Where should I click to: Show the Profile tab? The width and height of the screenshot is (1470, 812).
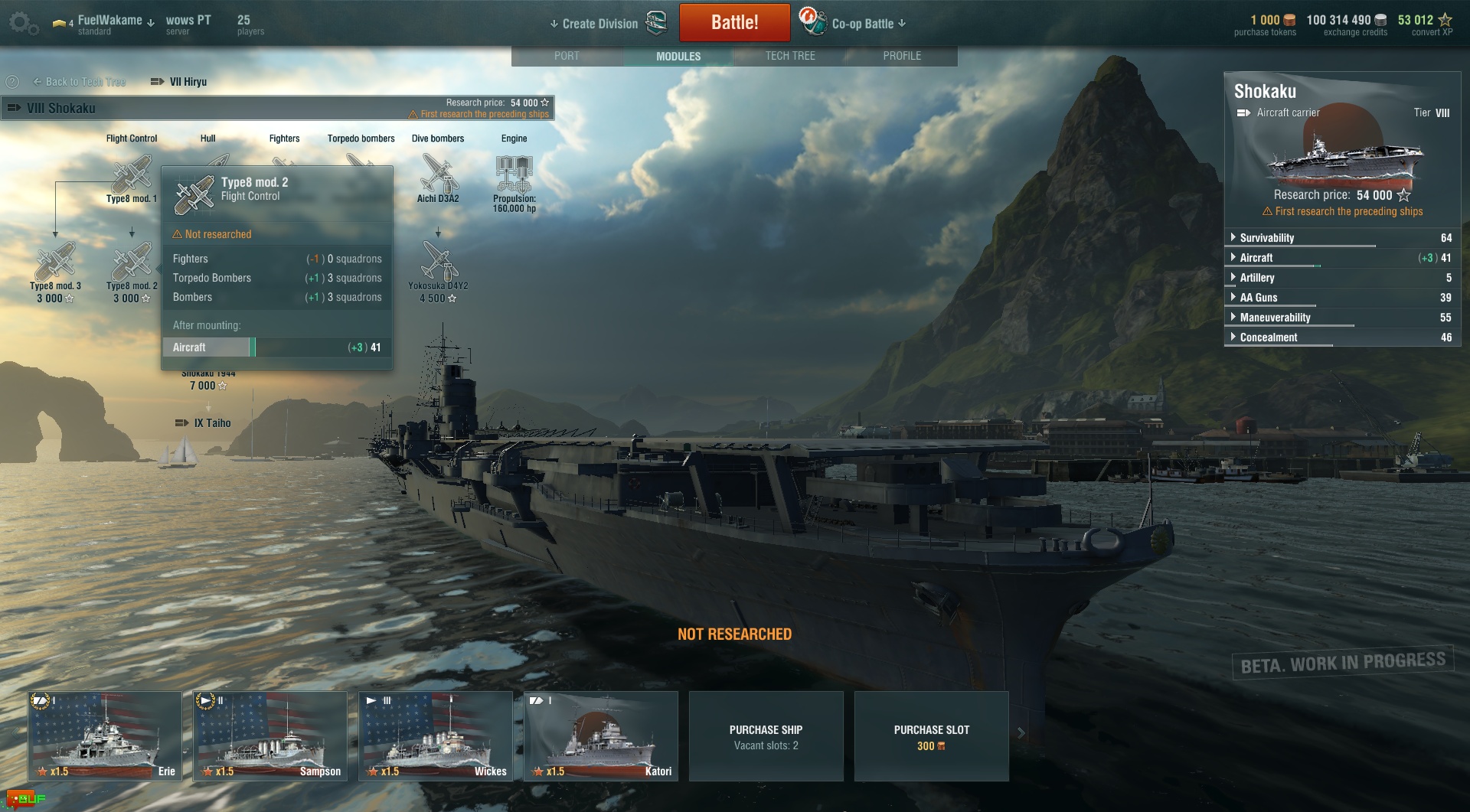point(902,56)
